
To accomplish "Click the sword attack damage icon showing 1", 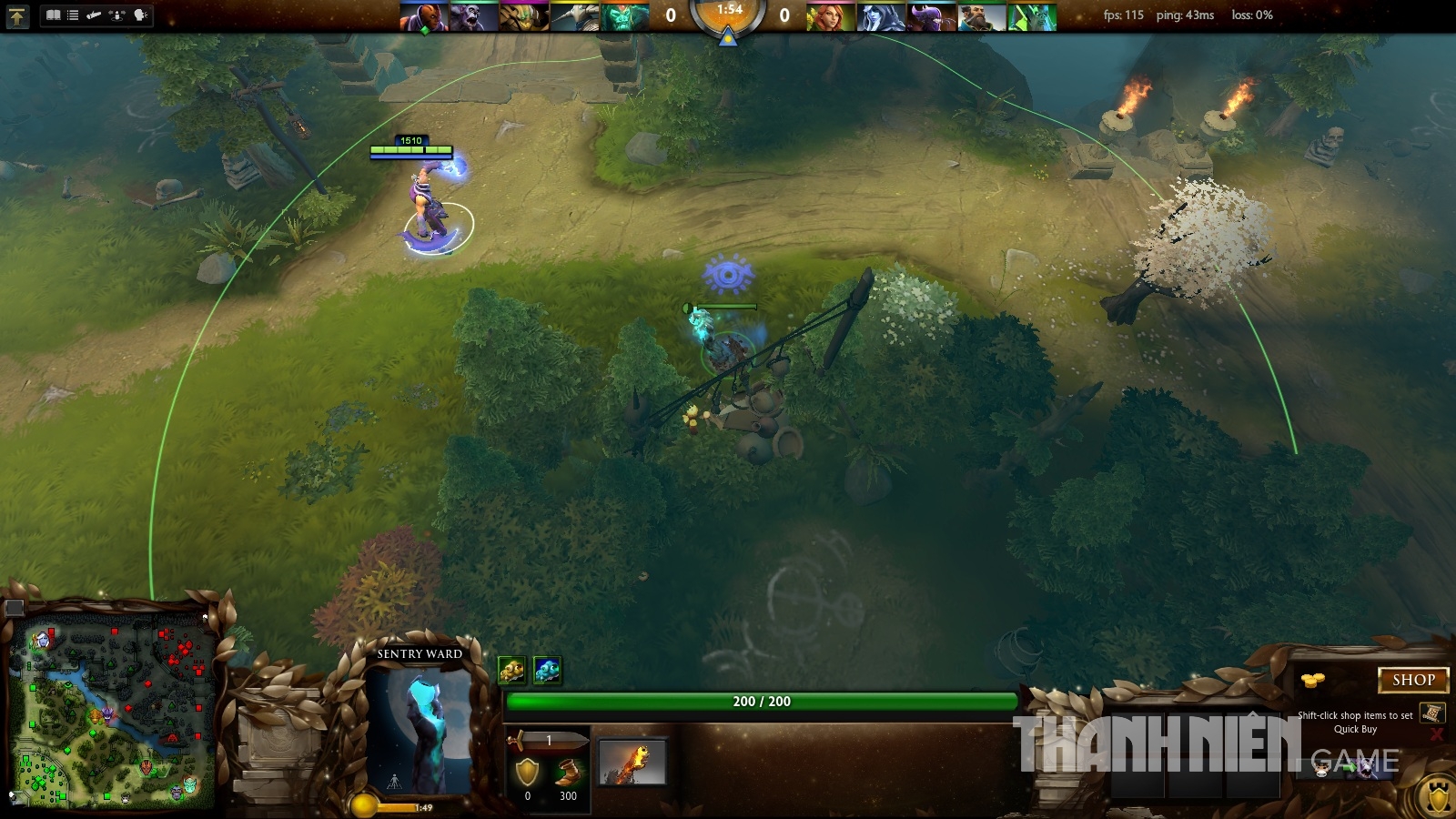I will coord(546,740).
